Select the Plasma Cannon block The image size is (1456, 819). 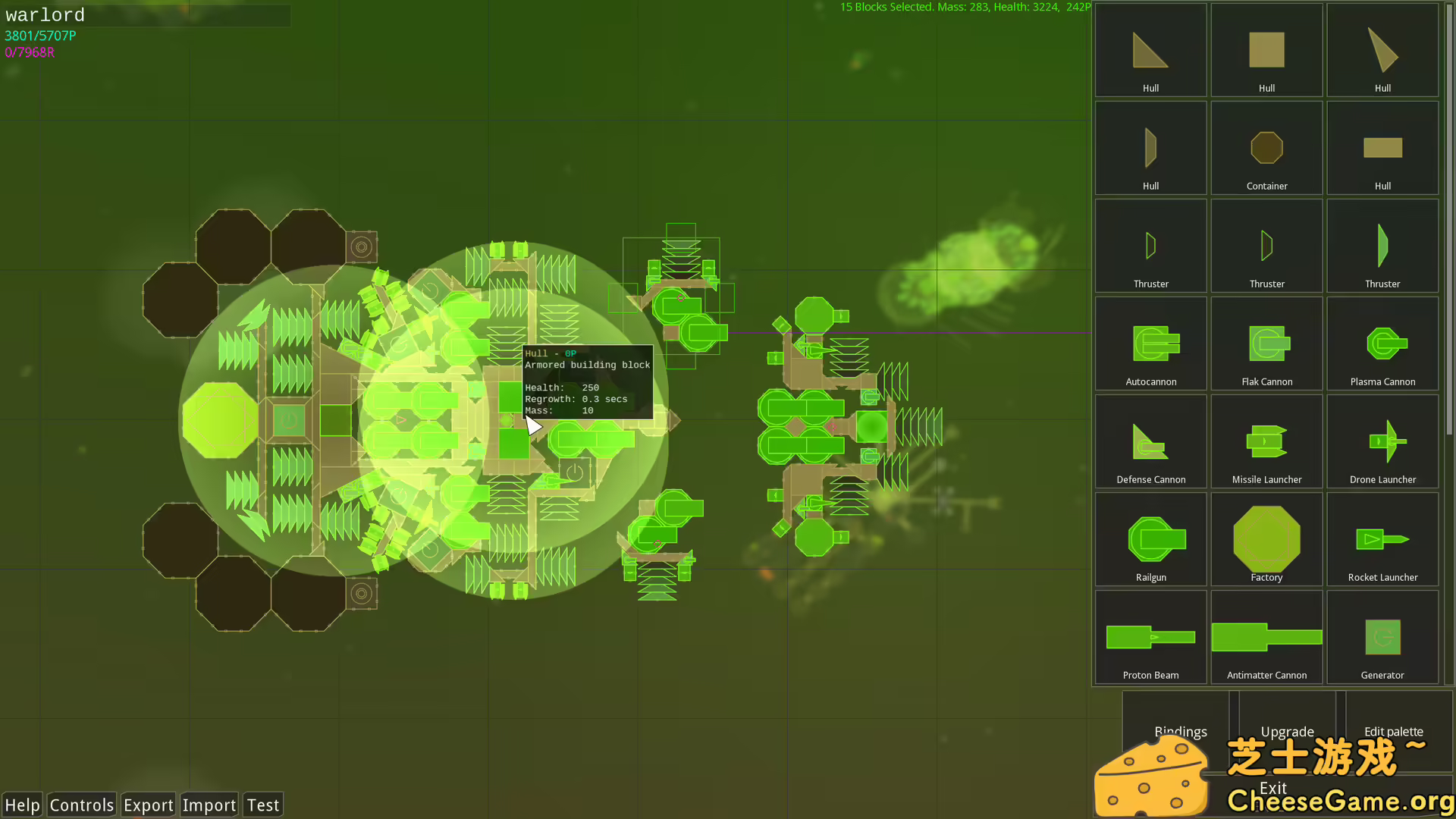tap(1382, 343)
